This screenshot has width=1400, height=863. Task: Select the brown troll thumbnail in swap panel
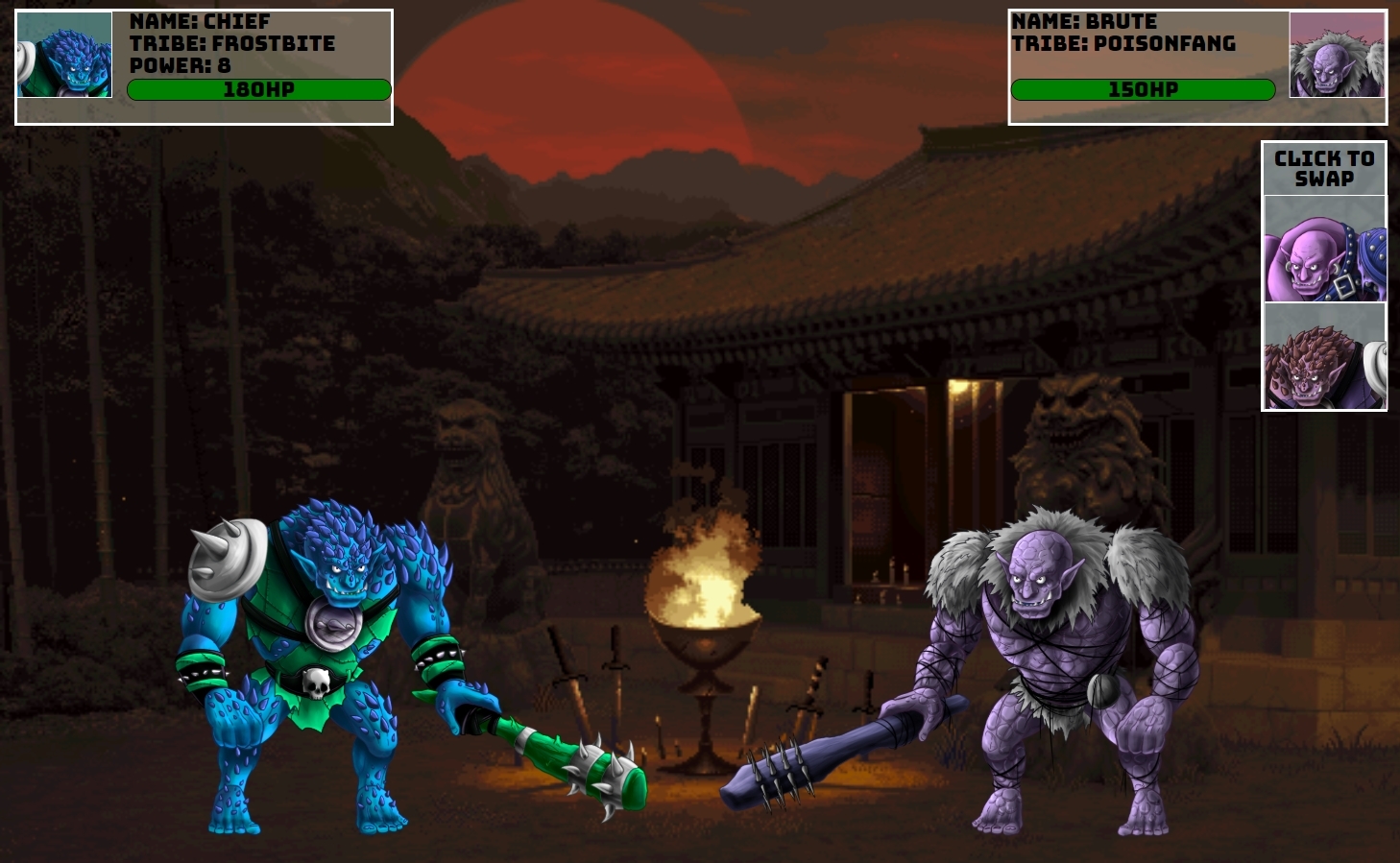[1324, 356]
